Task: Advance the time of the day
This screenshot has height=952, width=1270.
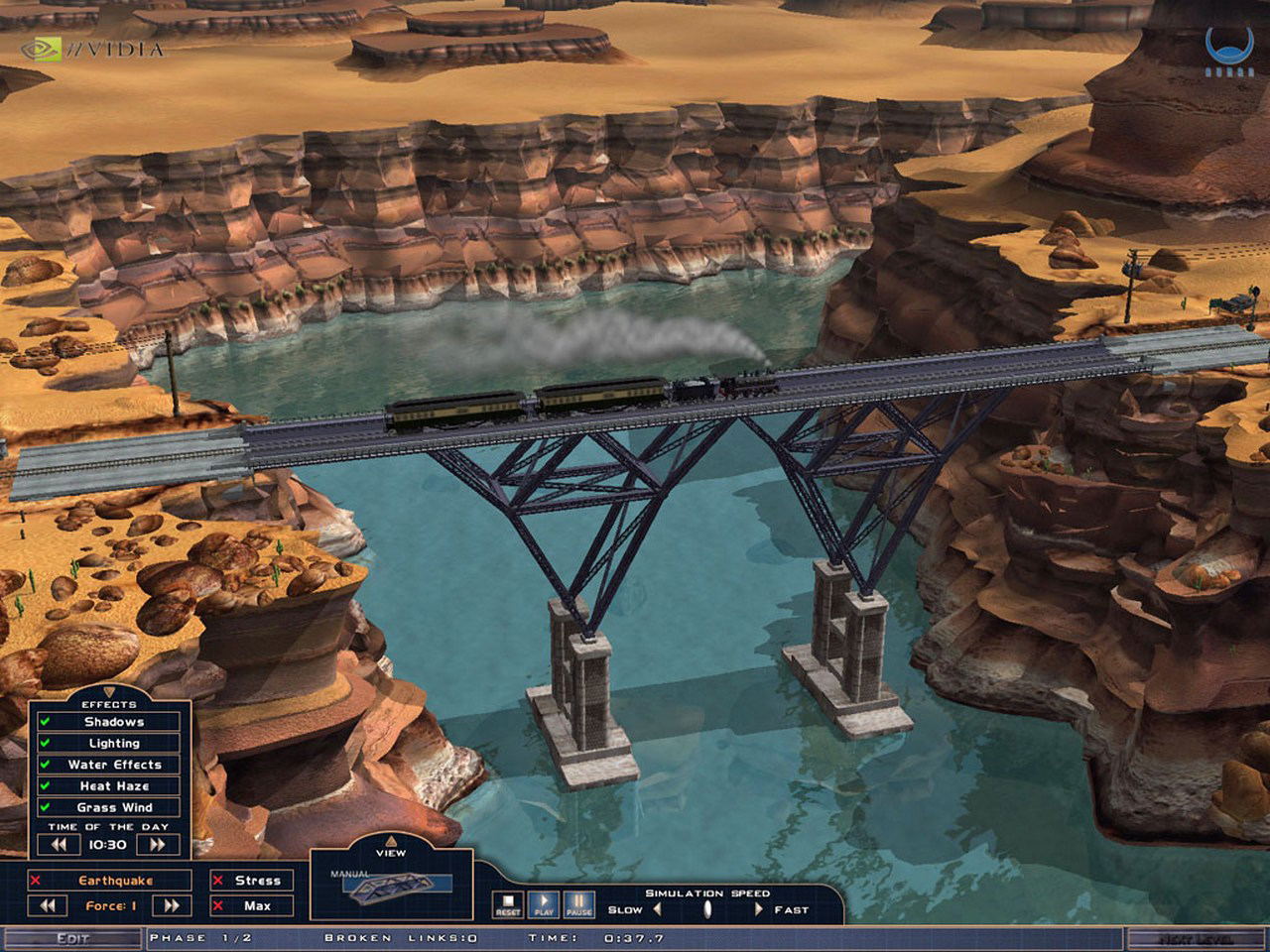Action: 158,845
